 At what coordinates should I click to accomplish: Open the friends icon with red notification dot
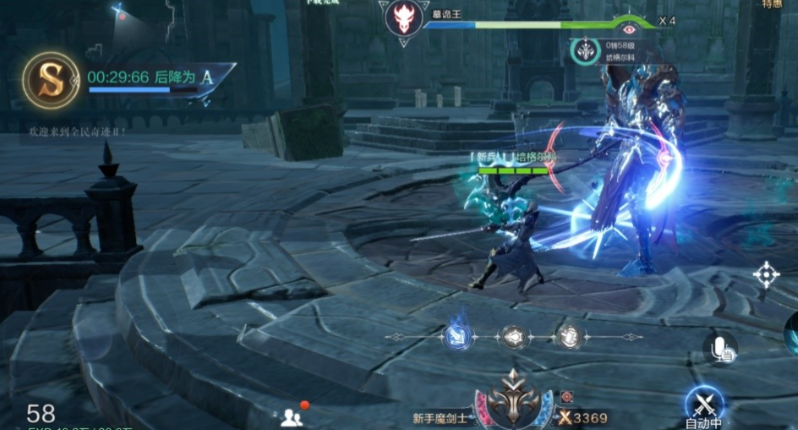pyautogui.click(x=293, y=415)
